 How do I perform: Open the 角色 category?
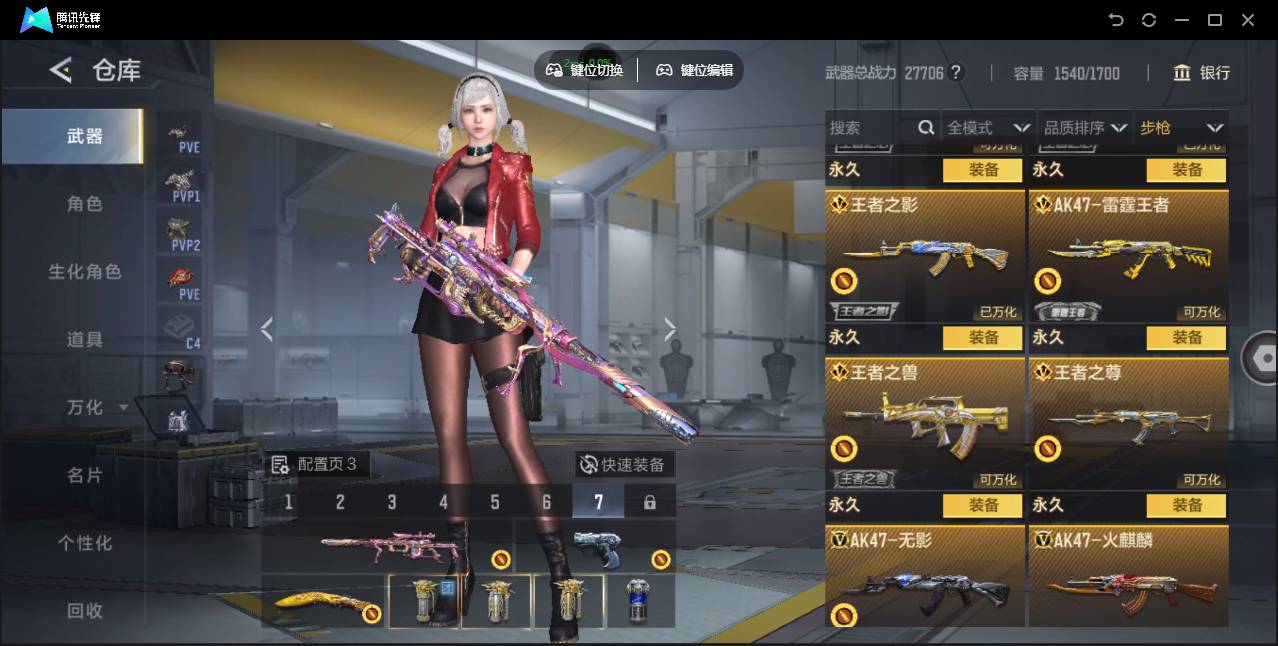[x=84, y=204]
